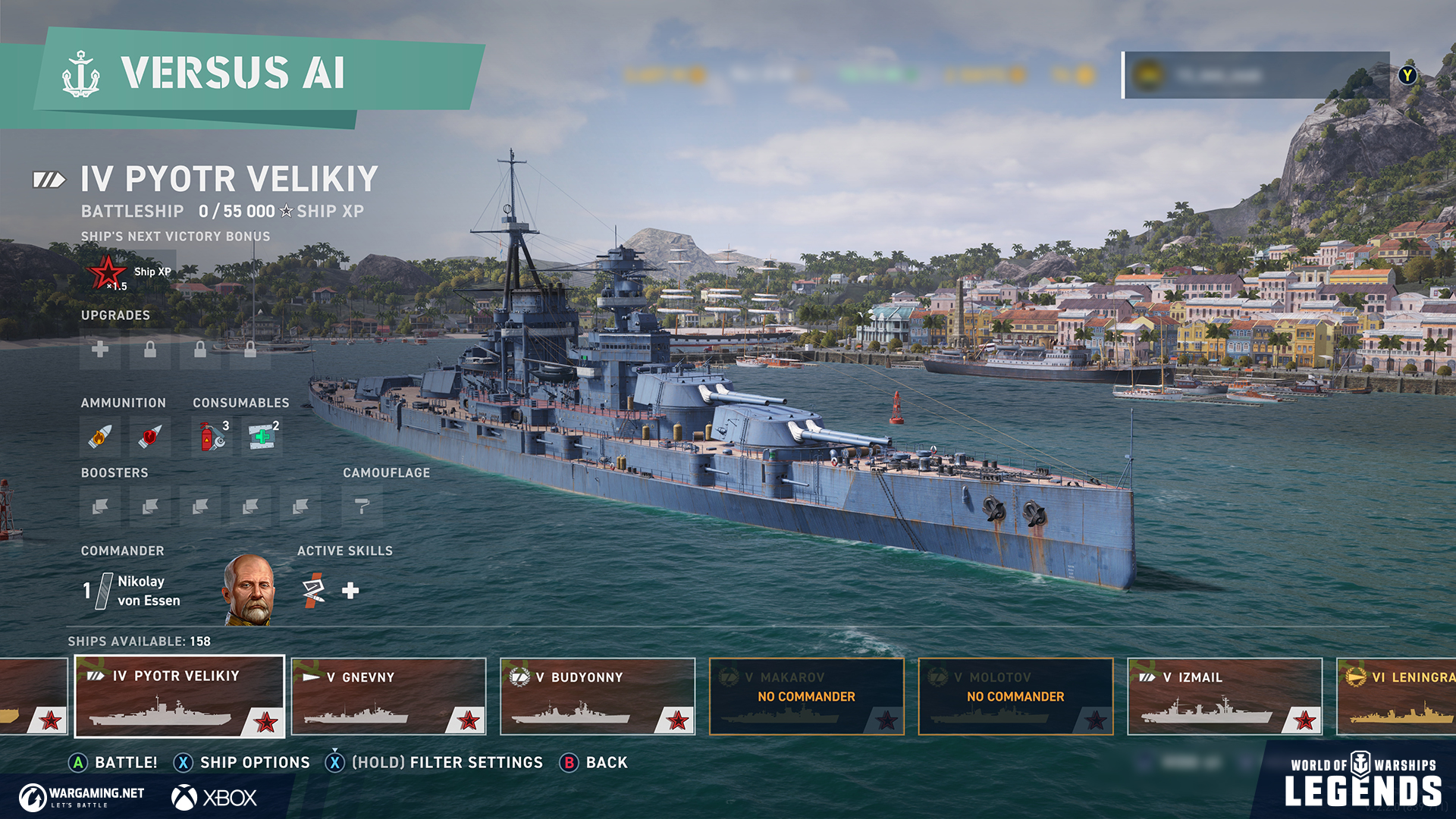Click the IV Pyotr Velikiy ship card
Image resolution: width=1456 pixels, height=819 pixels.
[x=180, y=696]
